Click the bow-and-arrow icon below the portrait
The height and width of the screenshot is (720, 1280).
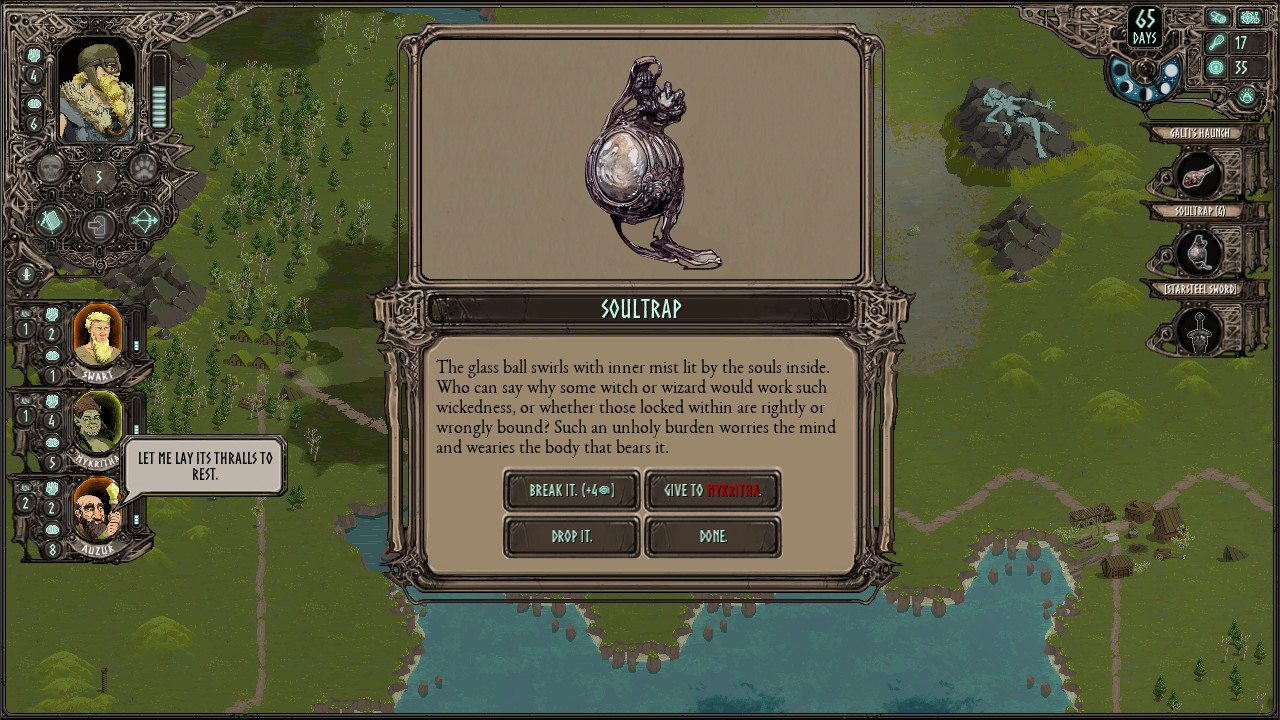(142, 222)
